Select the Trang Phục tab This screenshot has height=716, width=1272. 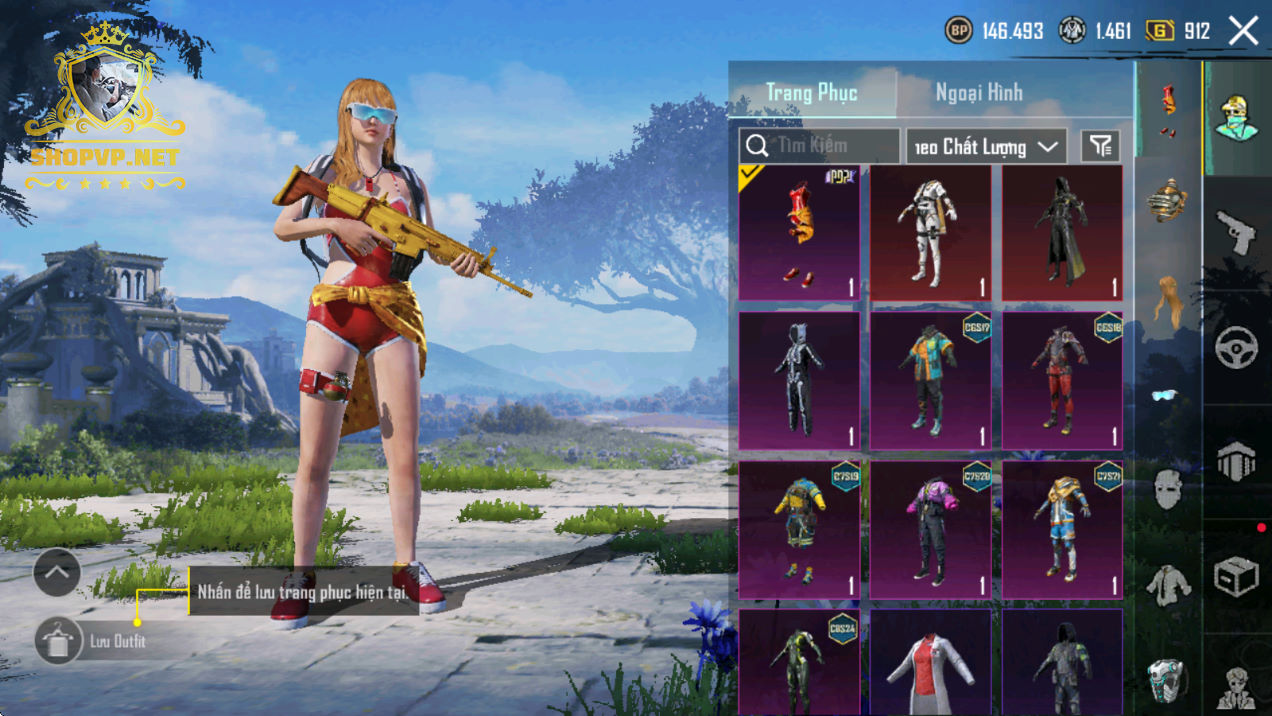click(811, 93)
